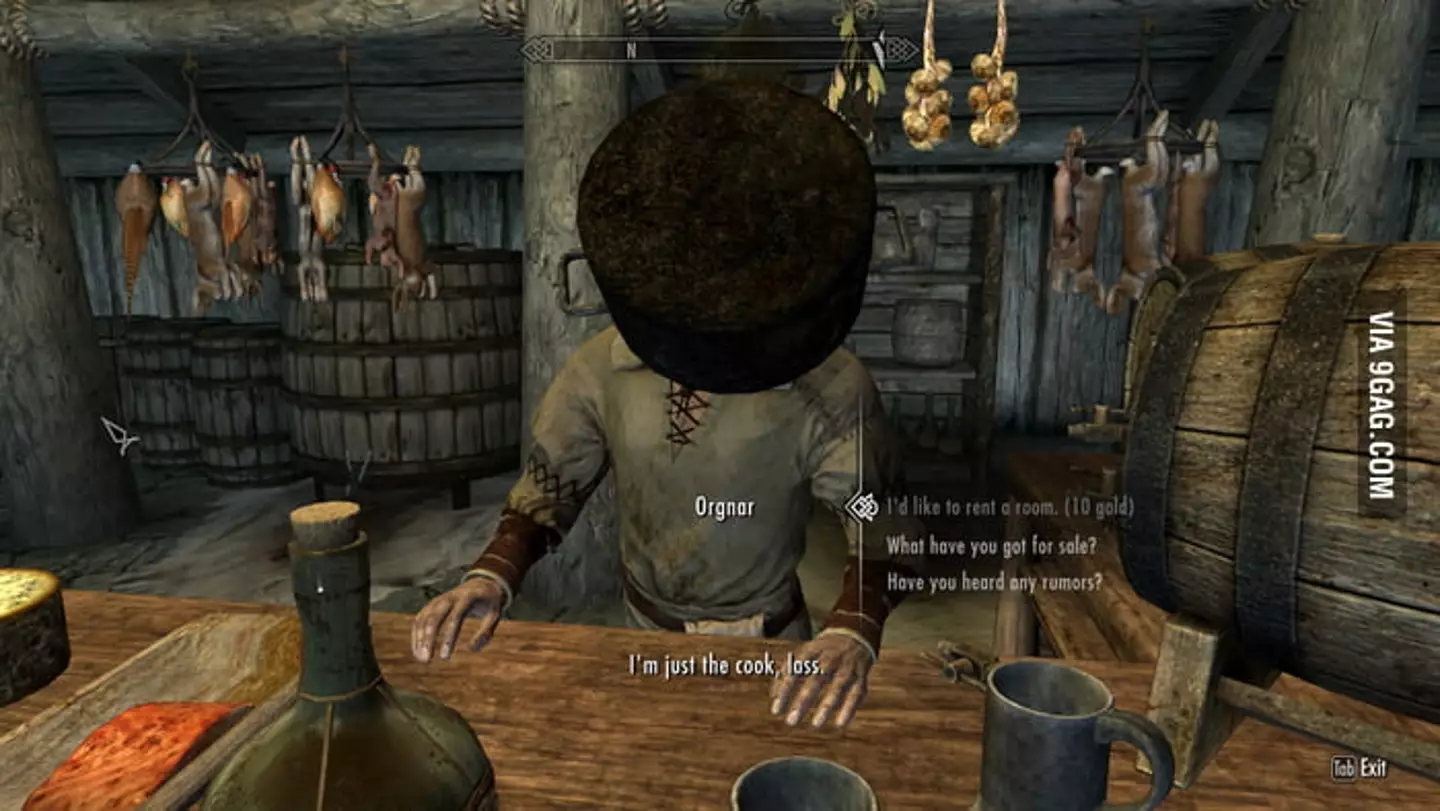Ask "What have you got for sale?"
1440x811 pixels.
991,545
